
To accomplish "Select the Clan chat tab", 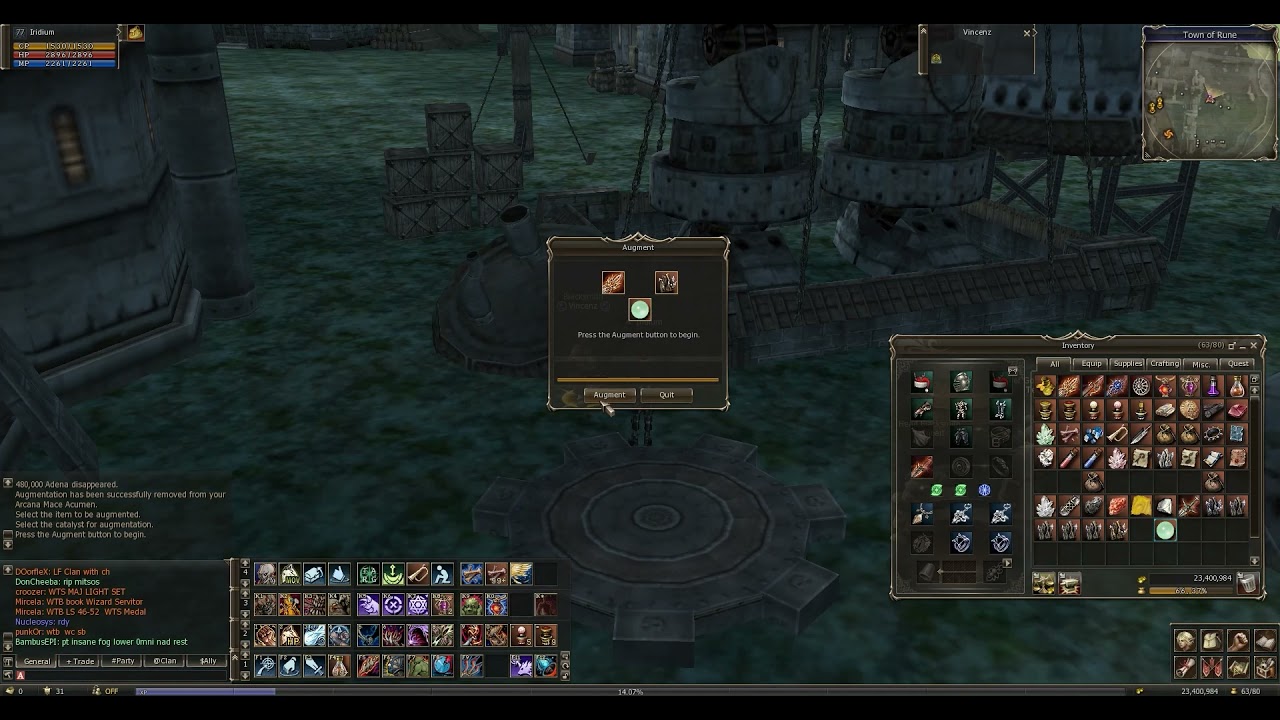I will (165, 661).
